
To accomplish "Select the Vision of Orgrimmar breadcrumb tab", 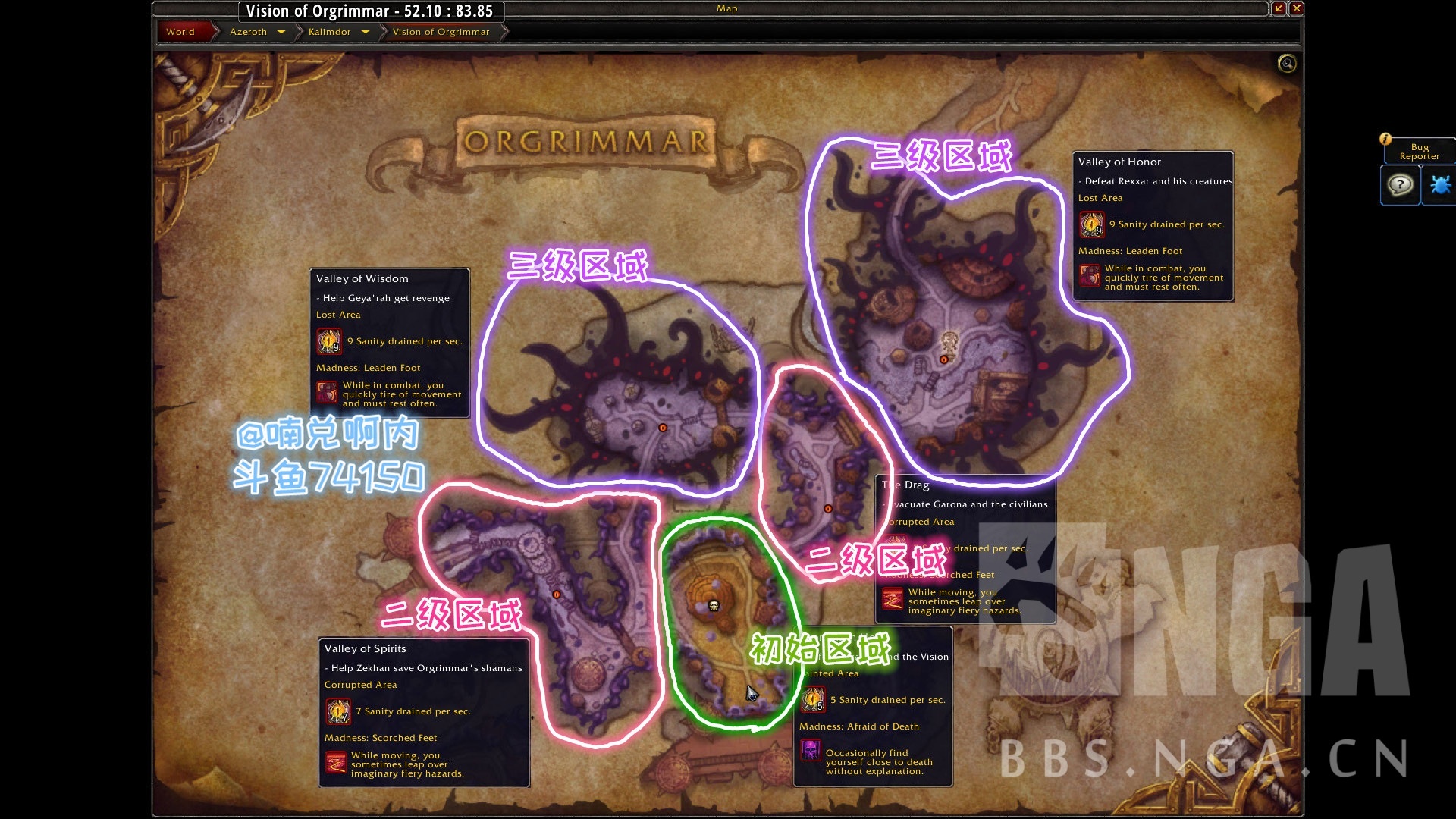I will pyautogui.click(x=440, y=32).
